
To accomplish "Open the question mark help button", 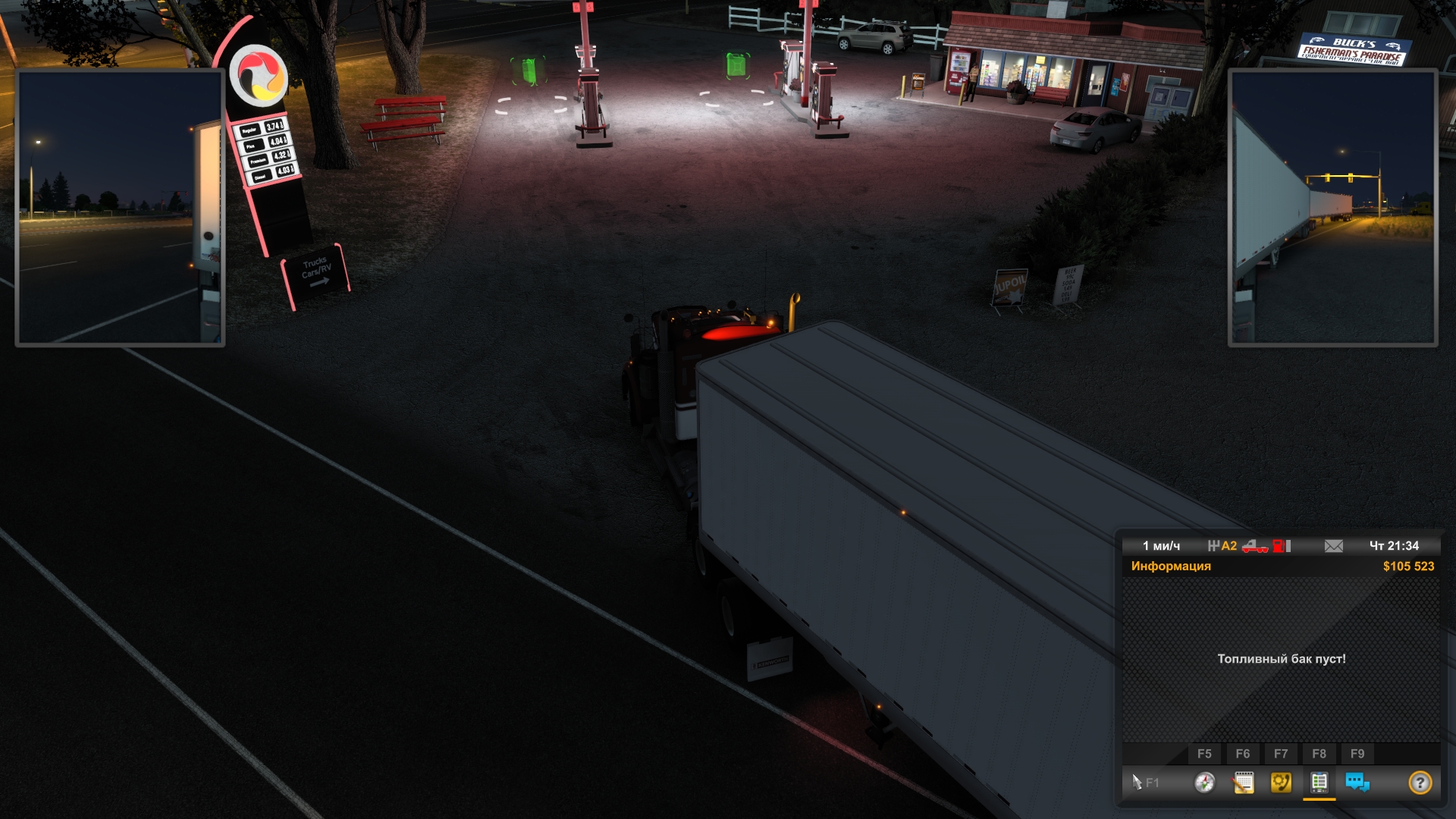I will pos(1420,782).
